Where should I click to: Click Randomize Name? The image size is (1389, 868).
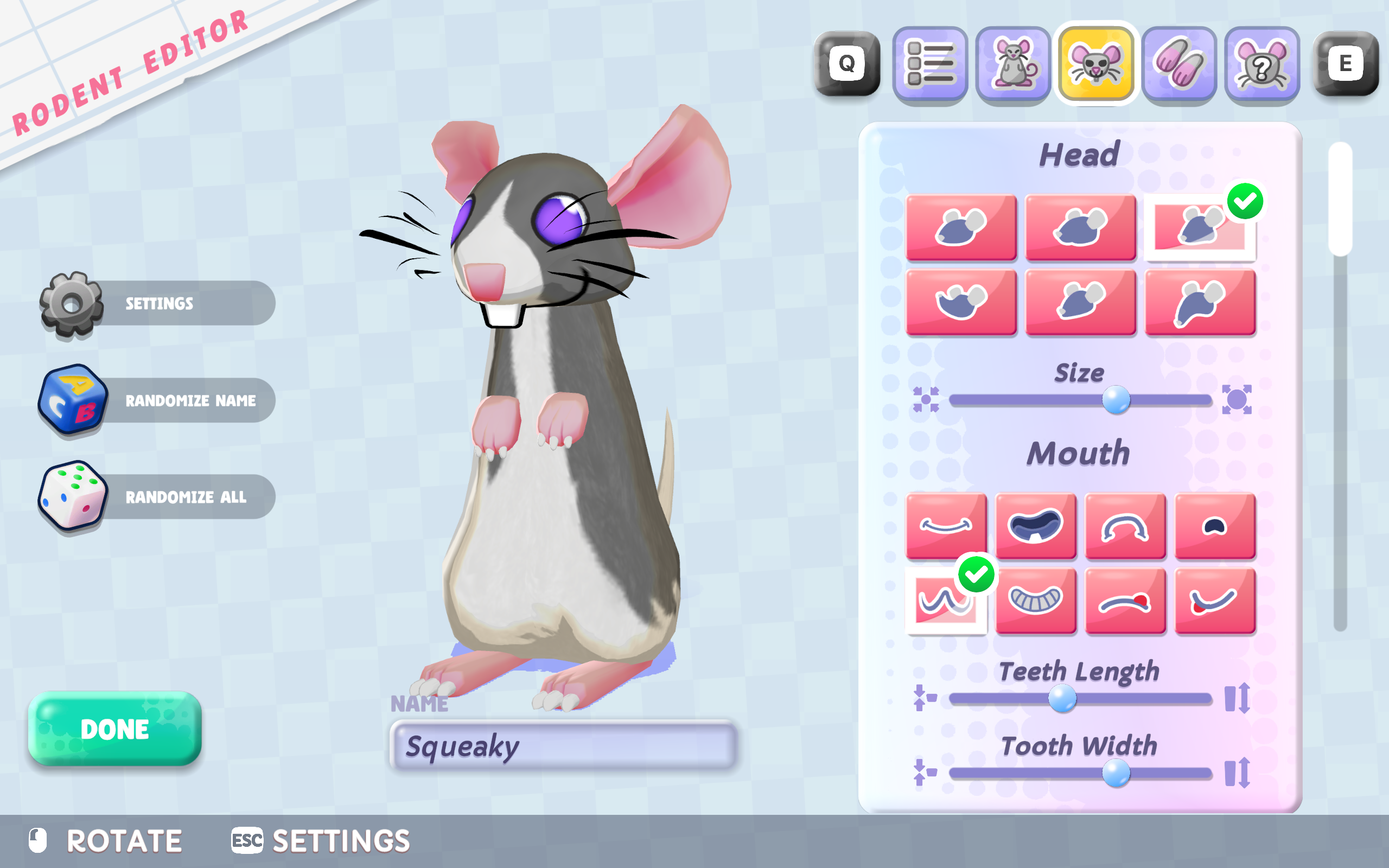pos(191,400)
